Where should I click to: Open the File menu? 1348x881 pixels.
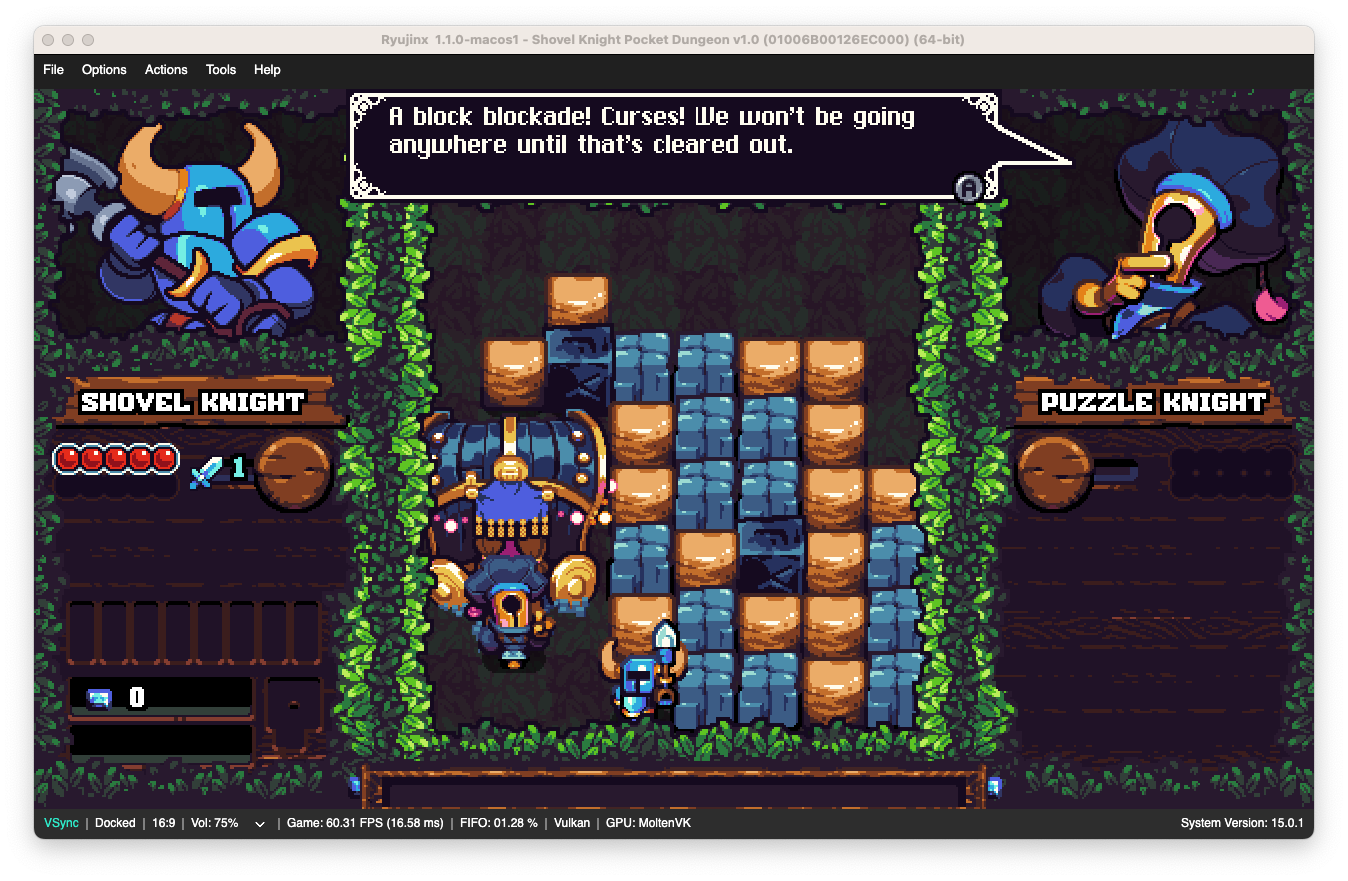[53, 69]
